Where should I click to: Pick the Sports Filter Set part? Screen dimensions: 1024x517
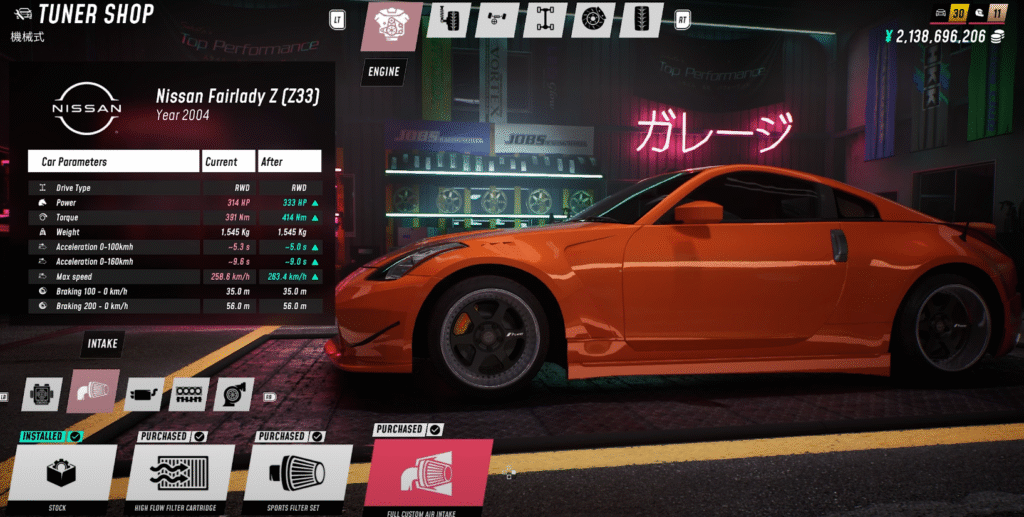pos(298,472)
